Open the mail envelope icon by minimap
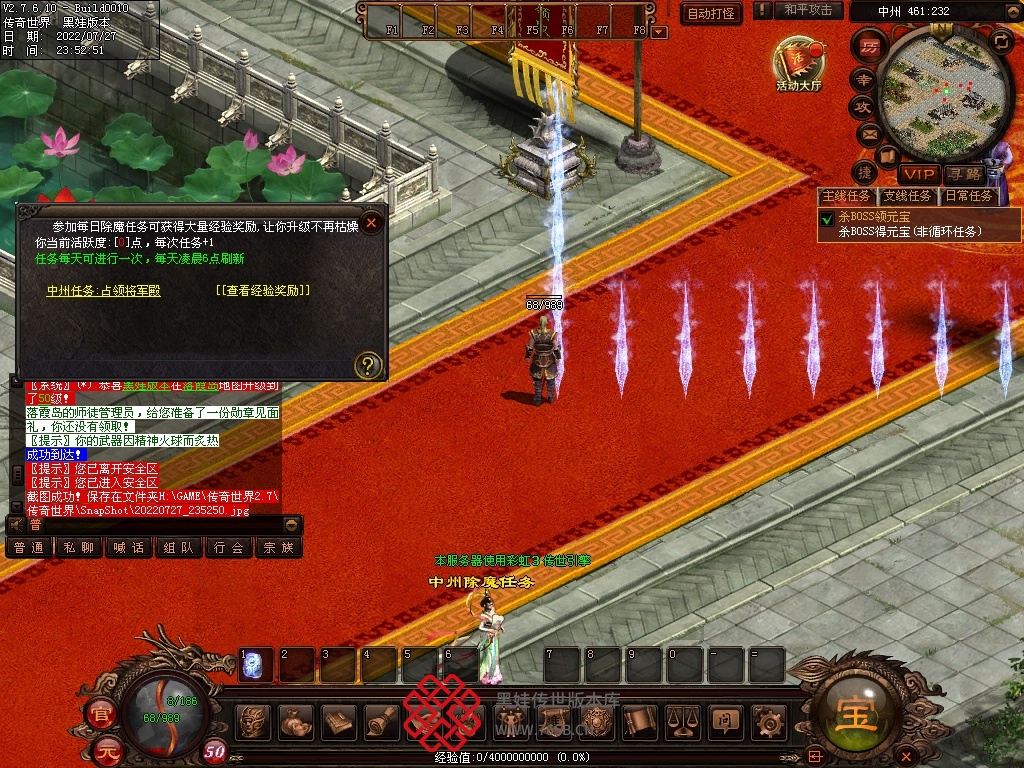Viewport: 1024px width, 768px height. coord(868,134)
